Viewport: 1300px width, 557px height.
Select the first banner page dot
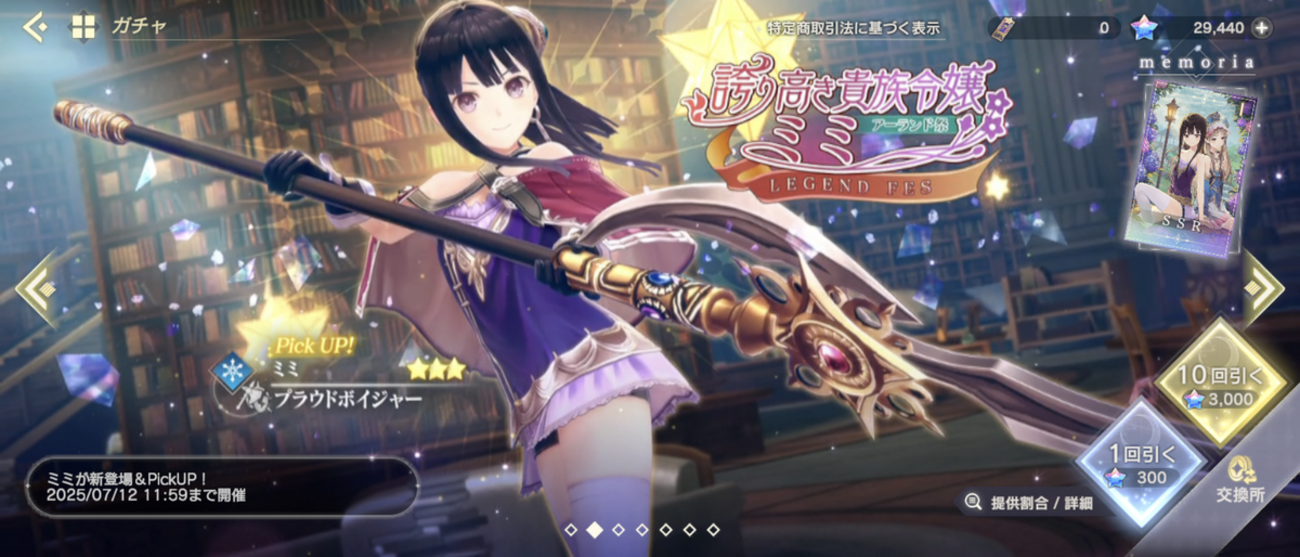570,529
